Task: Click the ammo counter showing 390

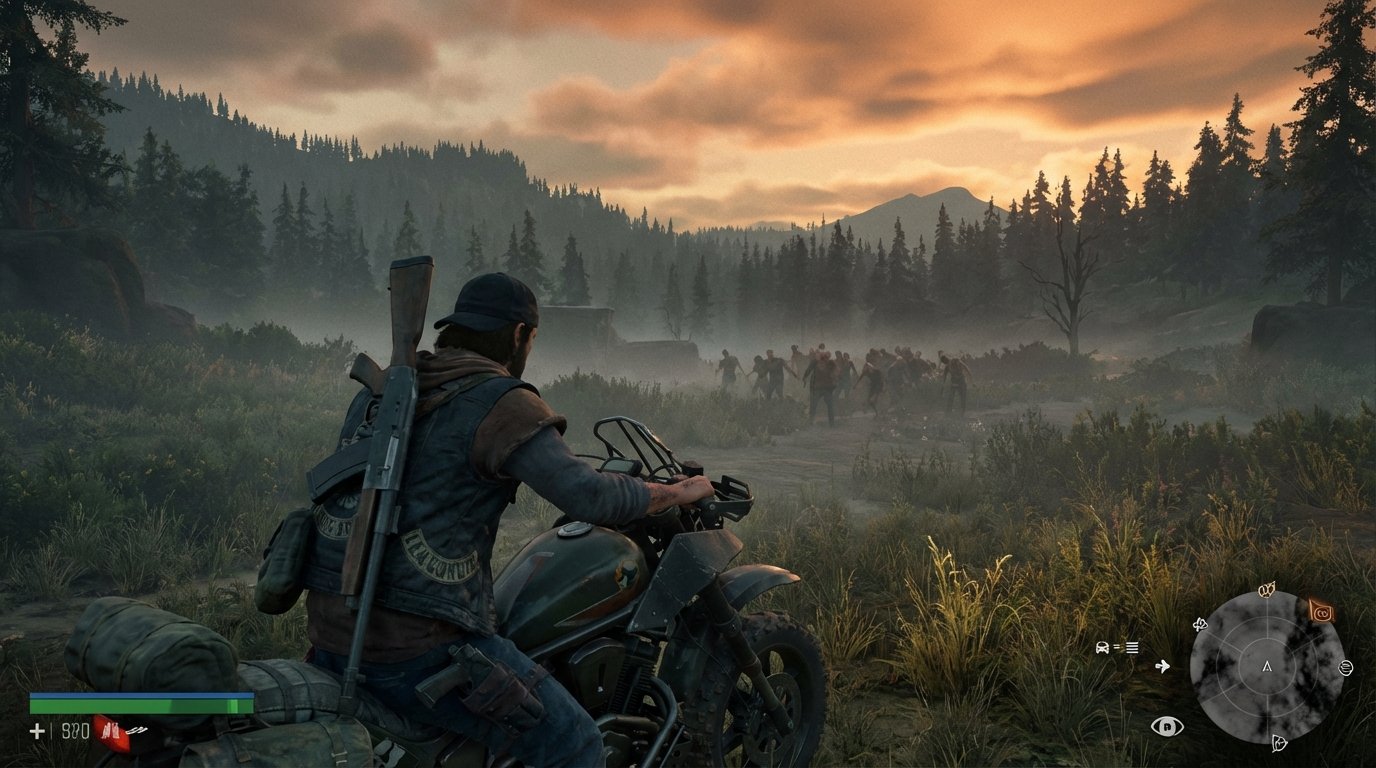Action: 74,730
